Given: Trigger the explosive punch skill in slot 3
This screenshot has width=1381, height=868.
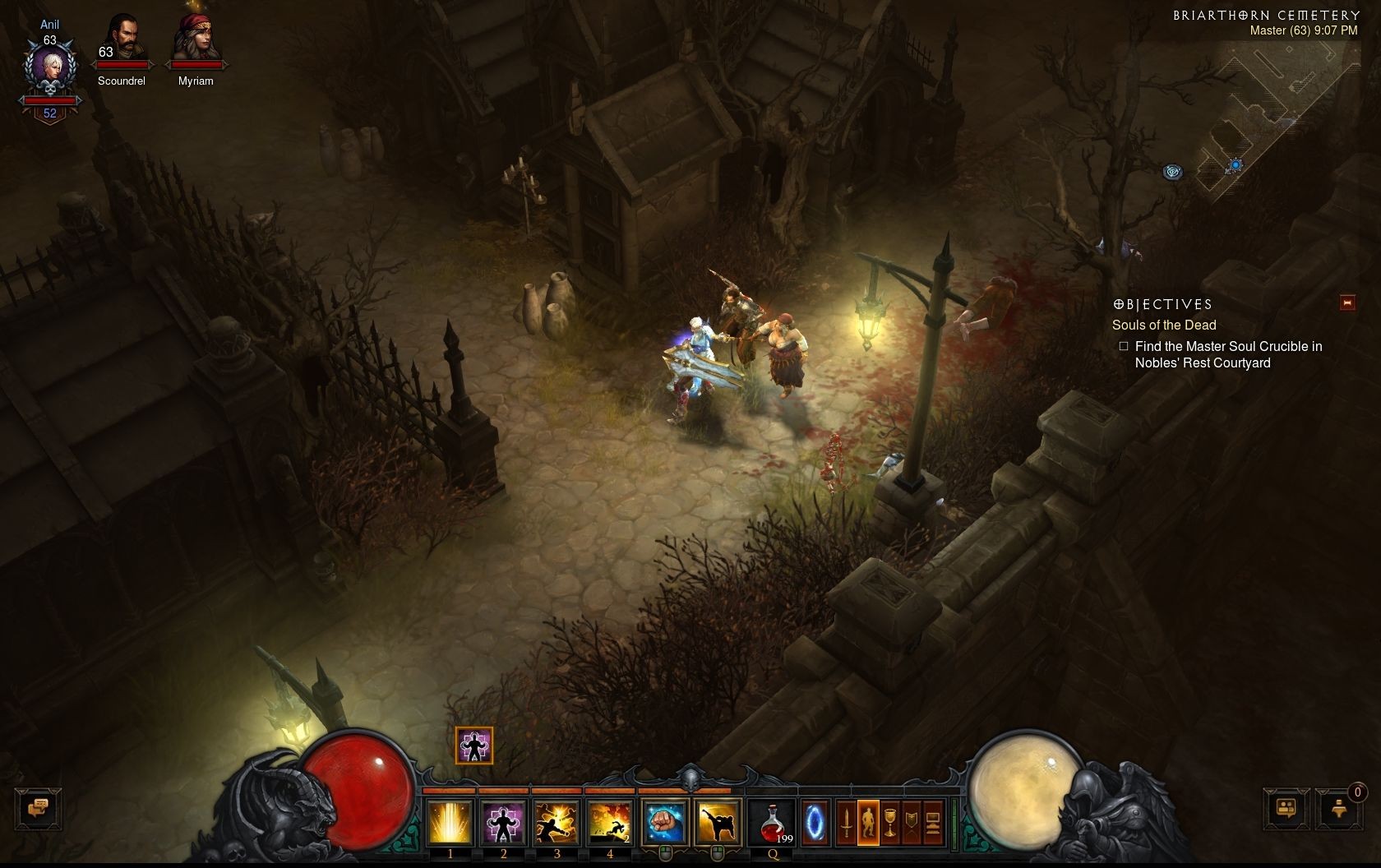Looking at the screenshot, I should (557, 822).
